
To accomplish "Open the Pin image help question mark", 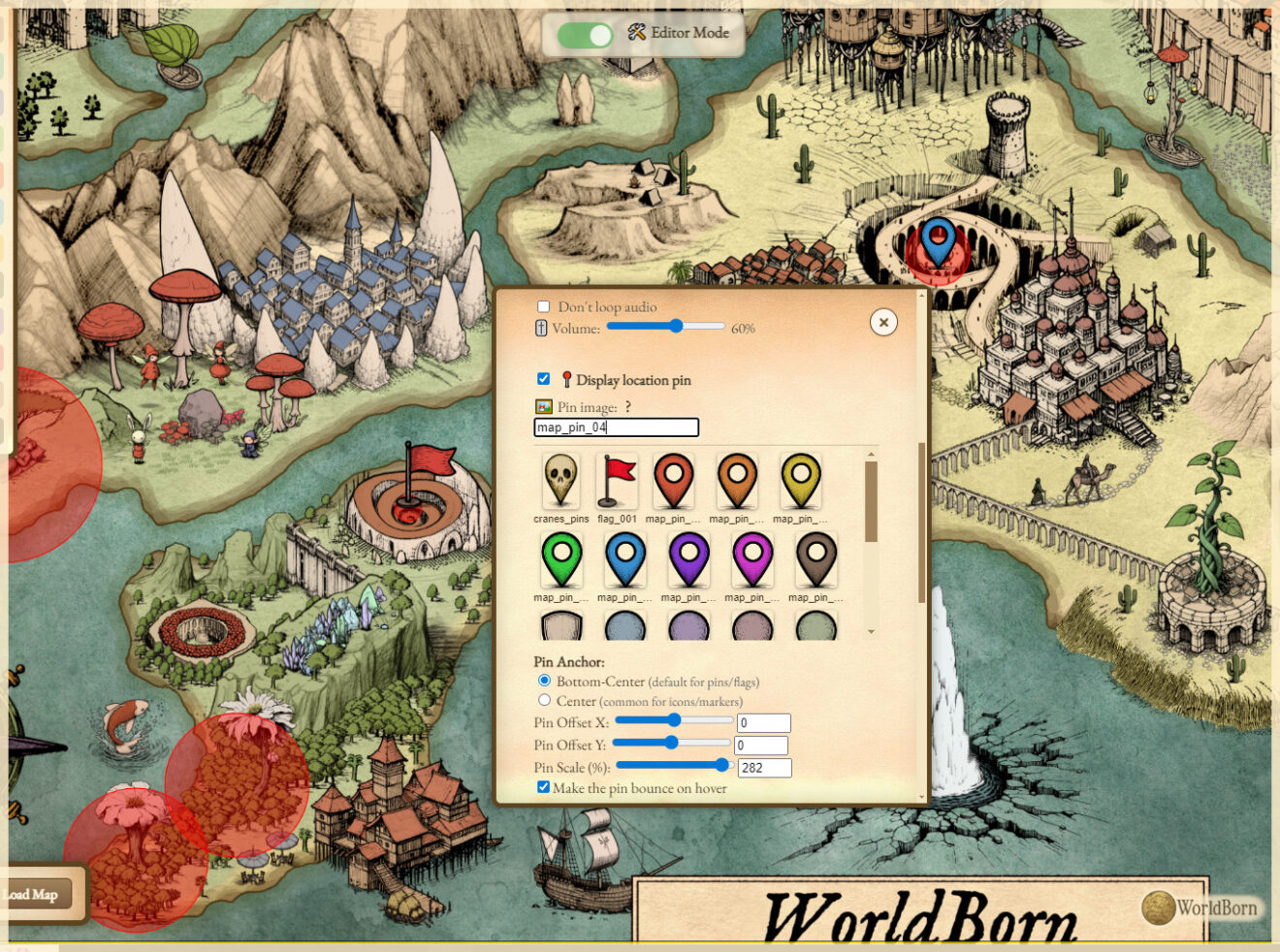I will click(627, 406).
